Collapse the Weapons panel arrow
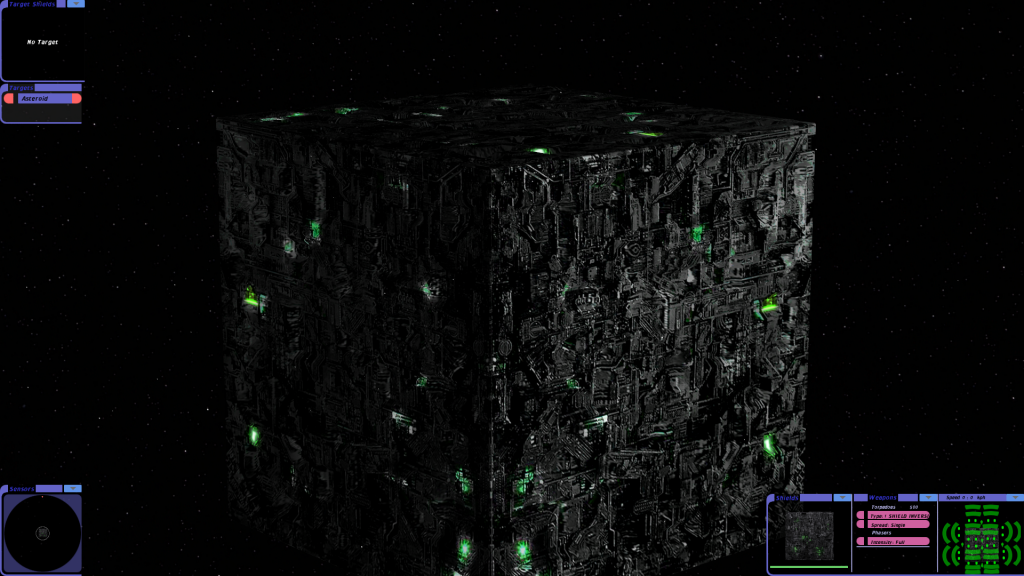The width and height of the screenshot is (1024, 576). [x=927, y=497]
